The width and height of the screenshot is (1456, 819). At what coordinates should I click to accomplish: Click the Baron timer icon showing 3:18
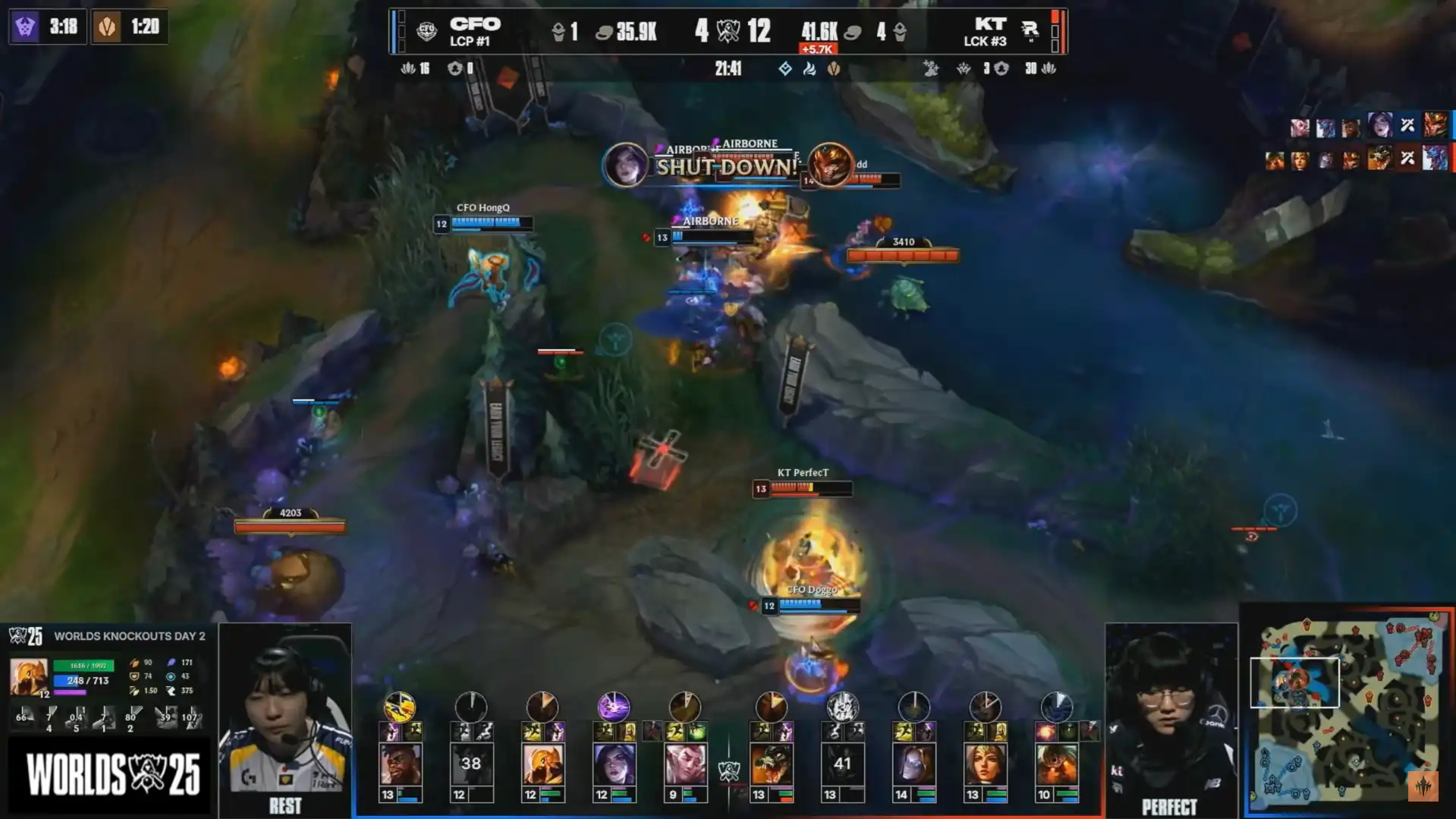pyautogui.click(x=25, y=27)
